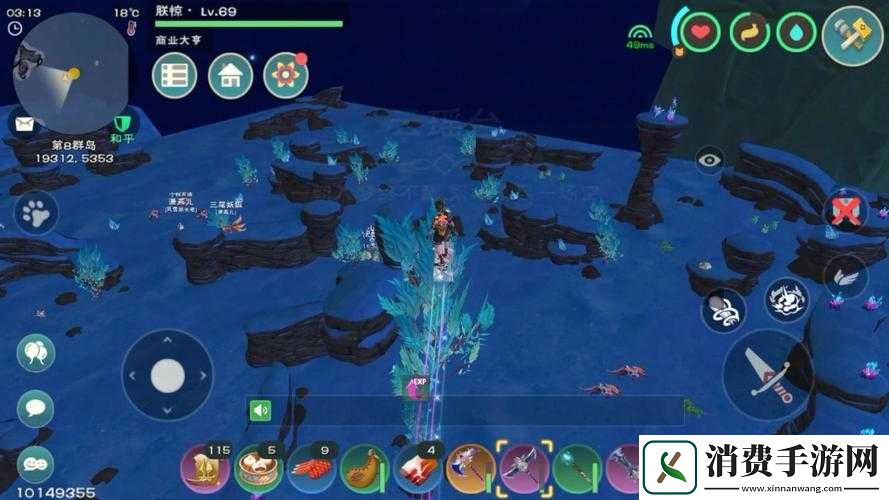Screen dimensions: 889x500
Task: Open the mail envelope icon
Action: [x=24, y=124]
